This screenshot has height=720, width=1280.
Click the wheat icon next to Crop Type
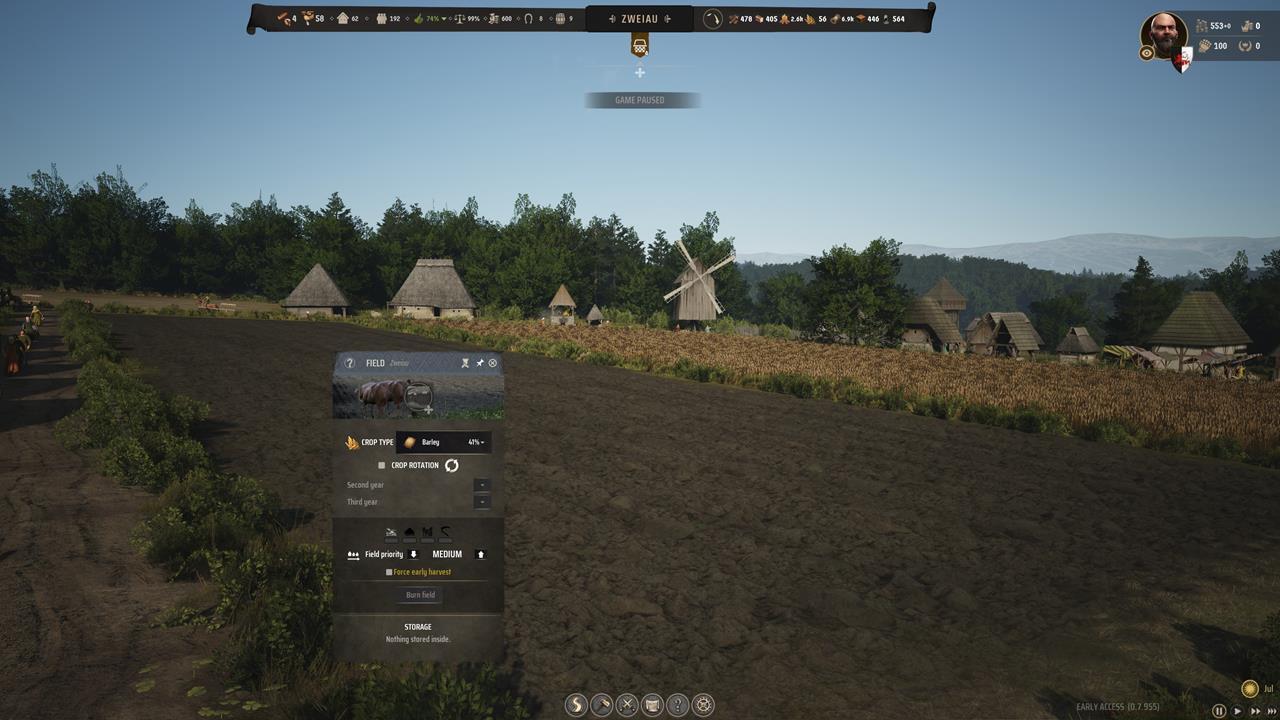coord(352,442)
